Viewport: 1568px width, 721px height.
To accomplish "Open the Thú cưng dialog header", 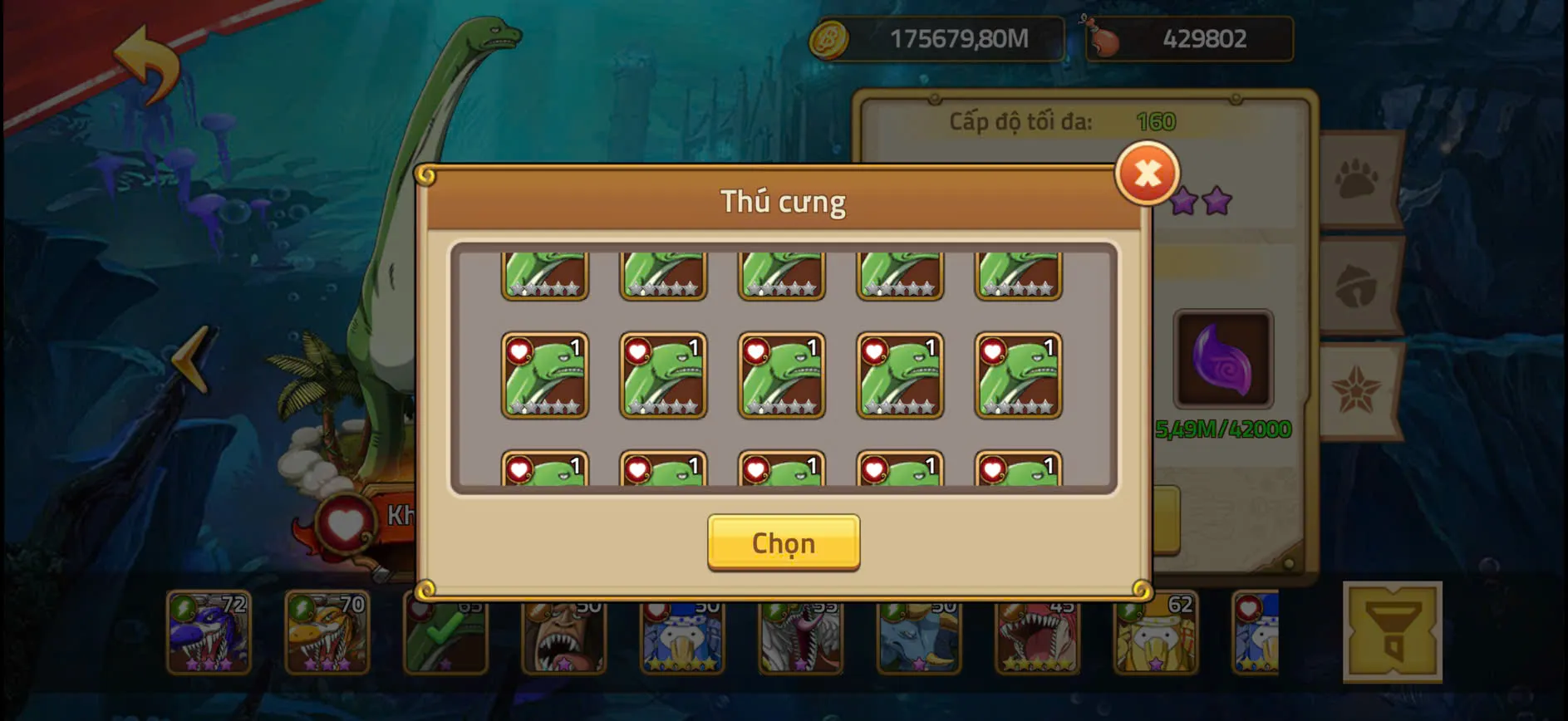I will tap(784, 200).
